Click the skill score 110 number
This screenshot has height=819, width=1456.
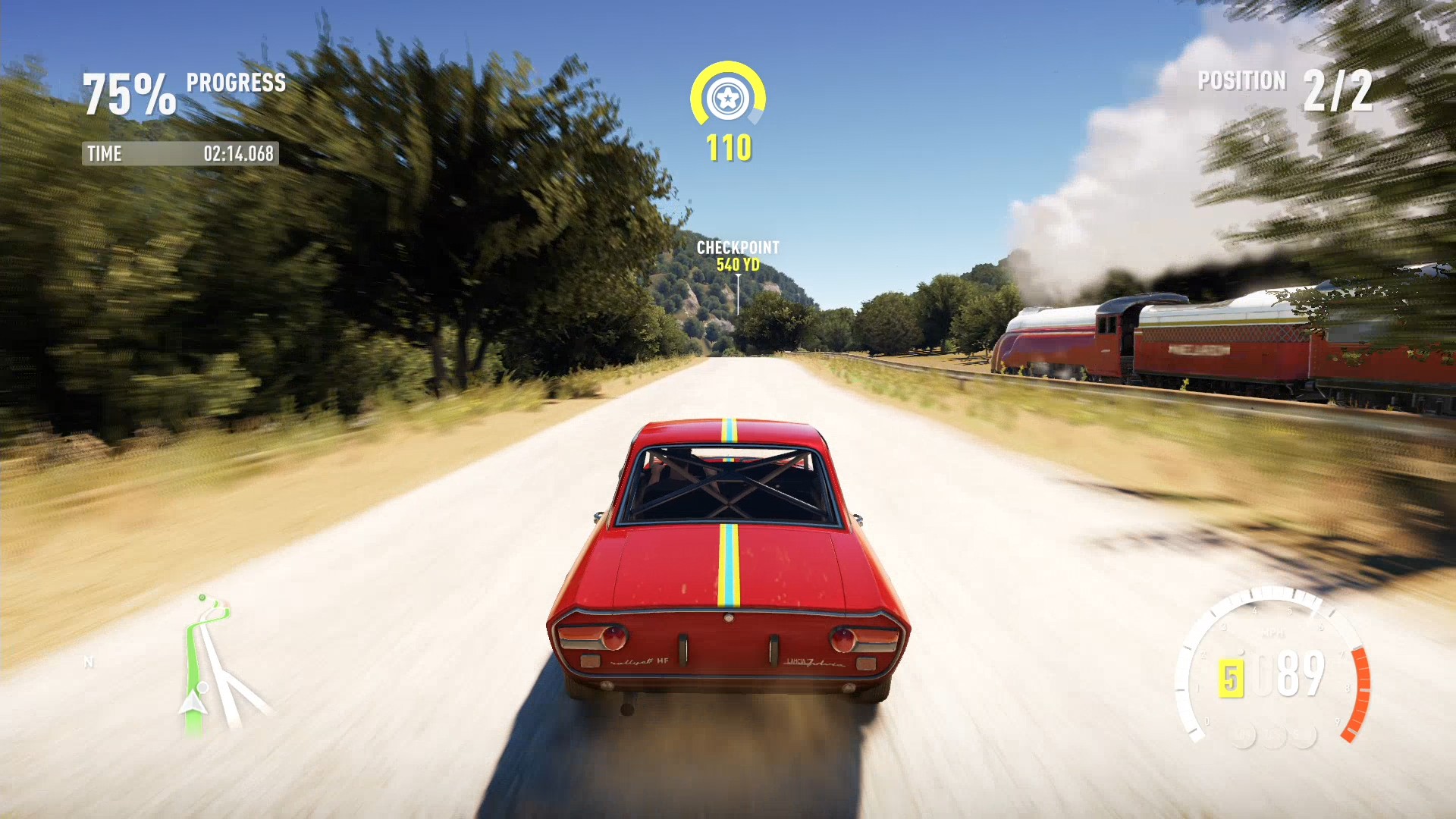729,149
